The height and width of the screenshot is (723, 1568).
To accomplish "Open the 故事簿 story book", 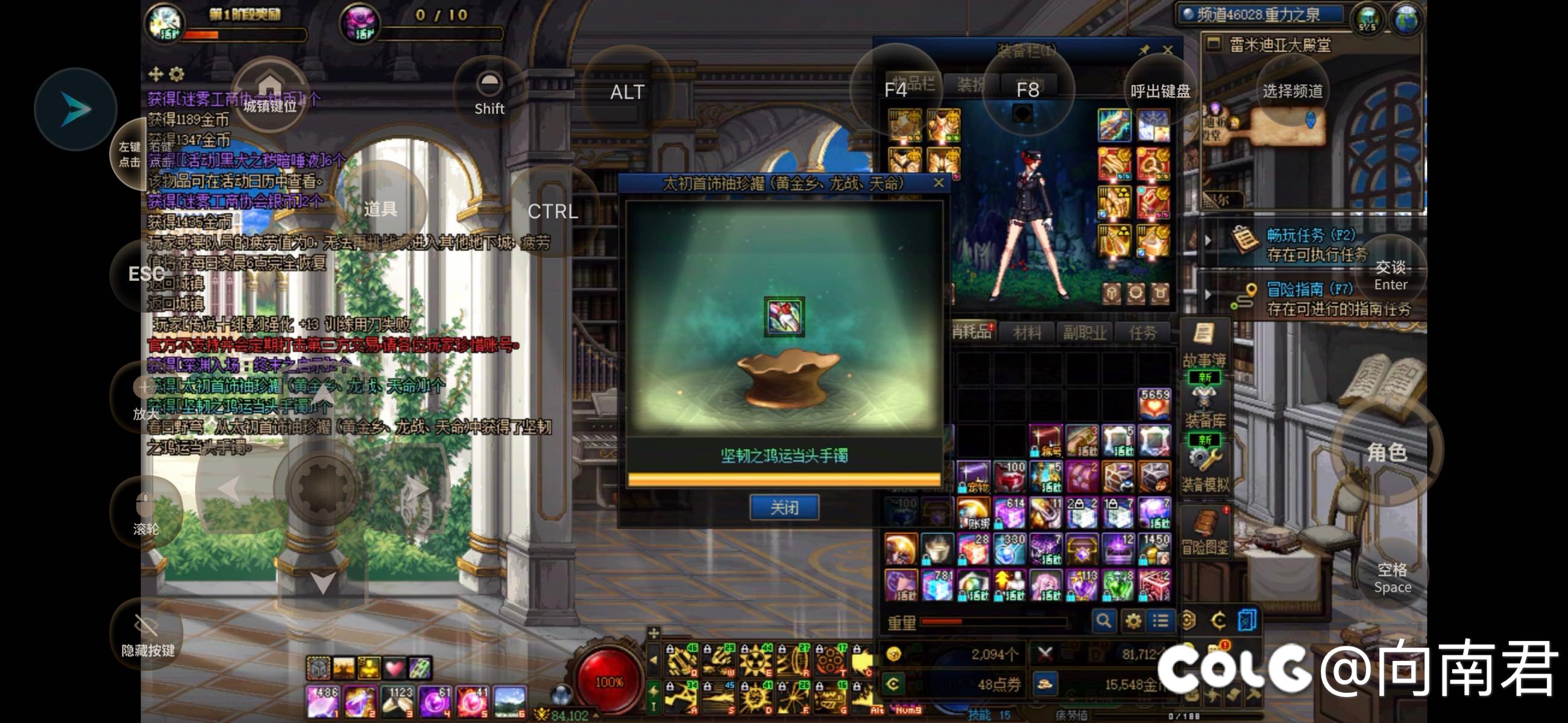I will 1203,345.
